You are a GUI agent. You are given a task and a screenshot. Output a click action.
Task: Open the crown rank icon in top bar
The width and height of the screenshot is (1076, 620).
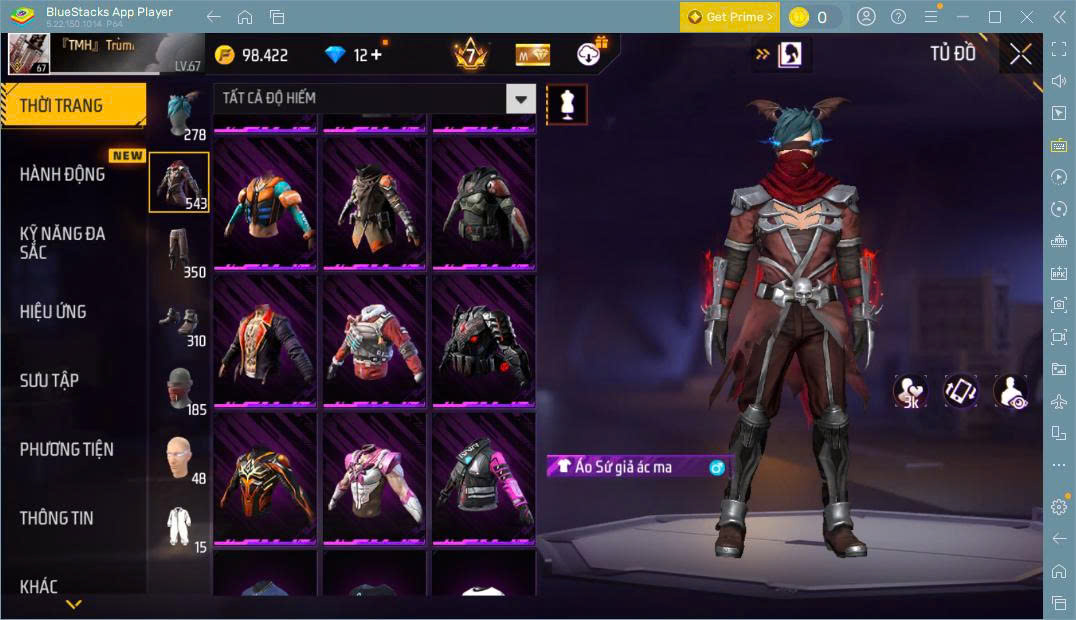point(470,54)
